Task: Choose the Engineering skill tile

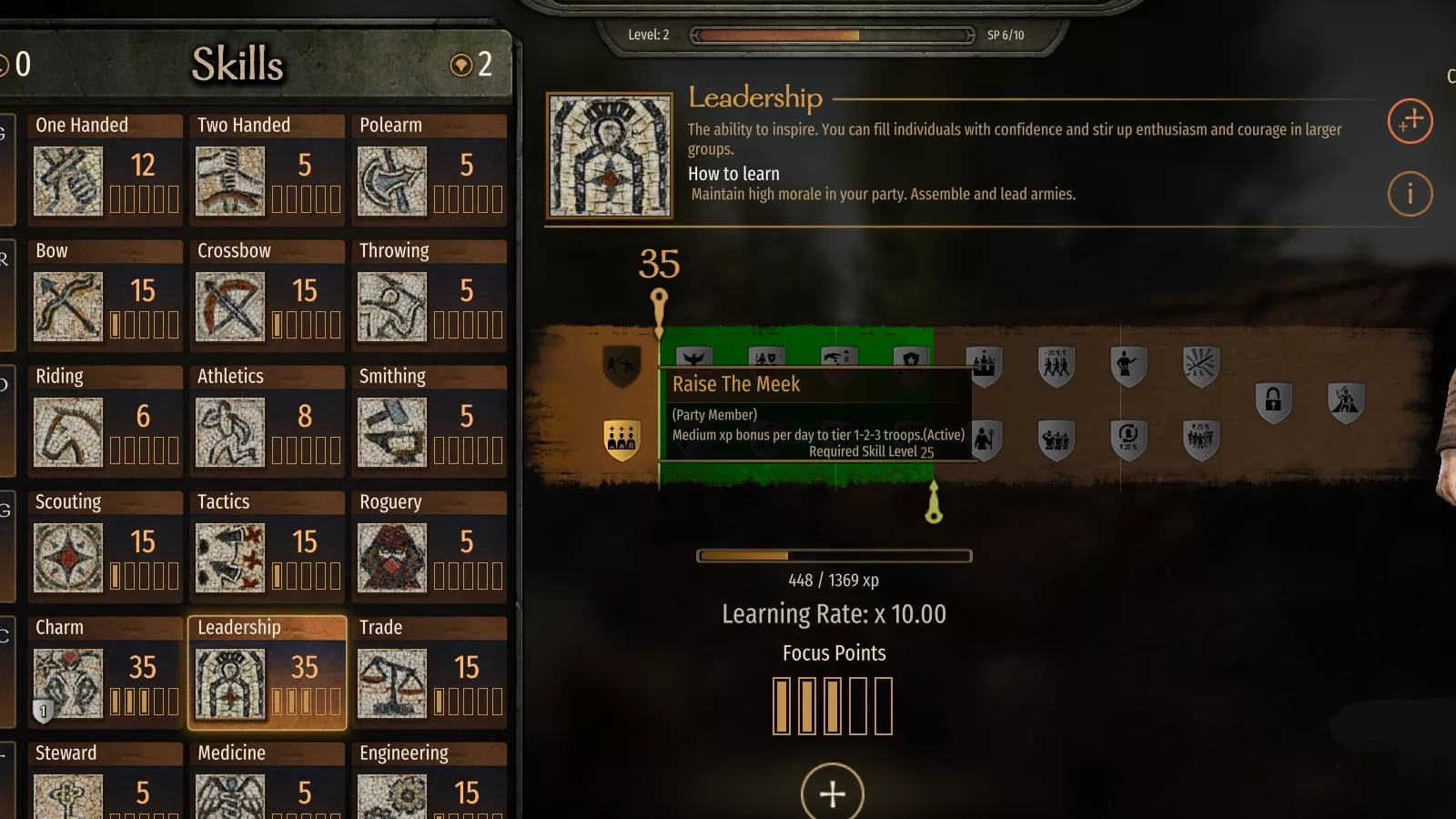Action: click(430, 781)
